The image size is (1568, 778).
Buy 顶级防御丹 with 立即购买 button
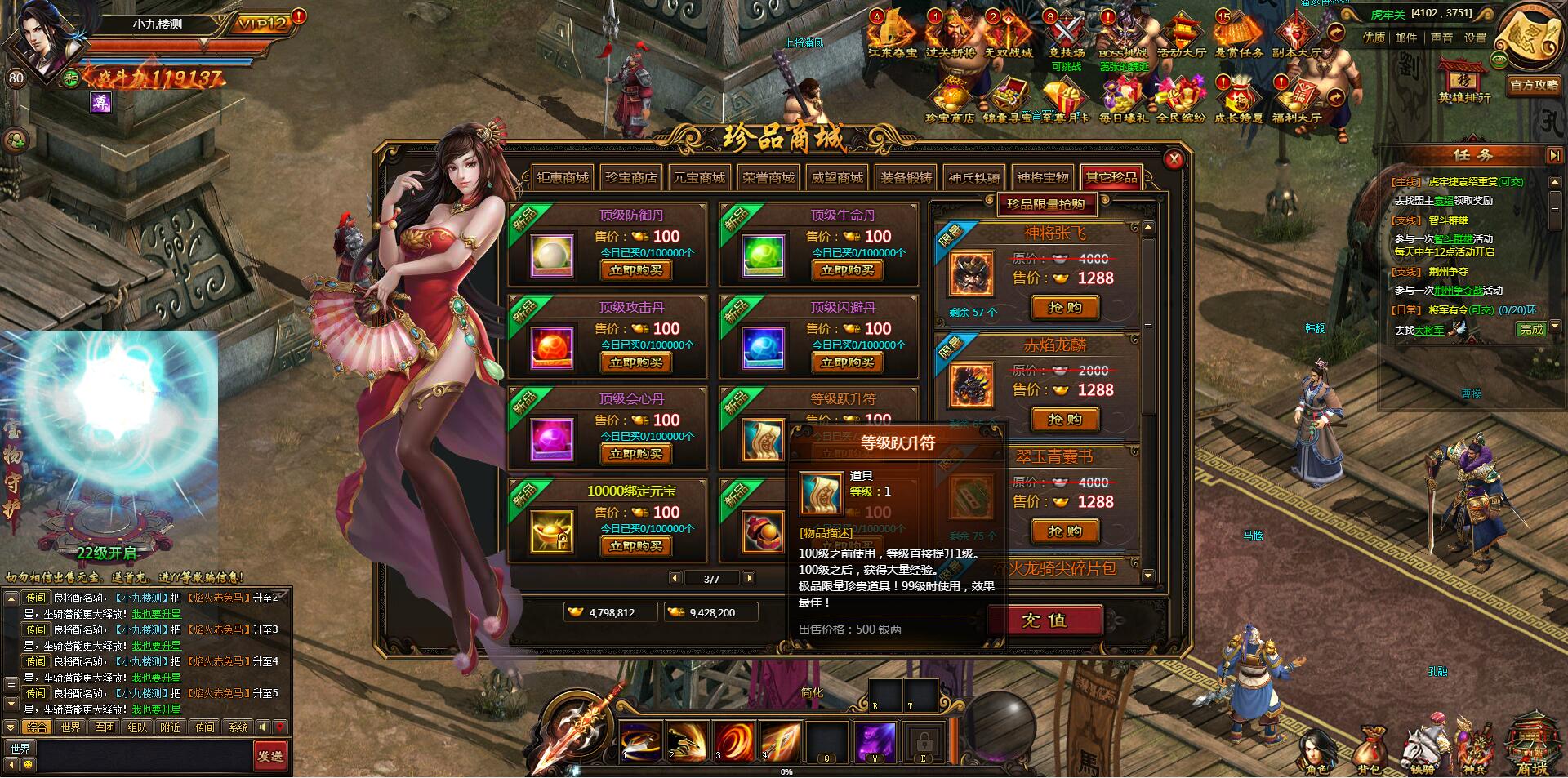pos(635,270)
